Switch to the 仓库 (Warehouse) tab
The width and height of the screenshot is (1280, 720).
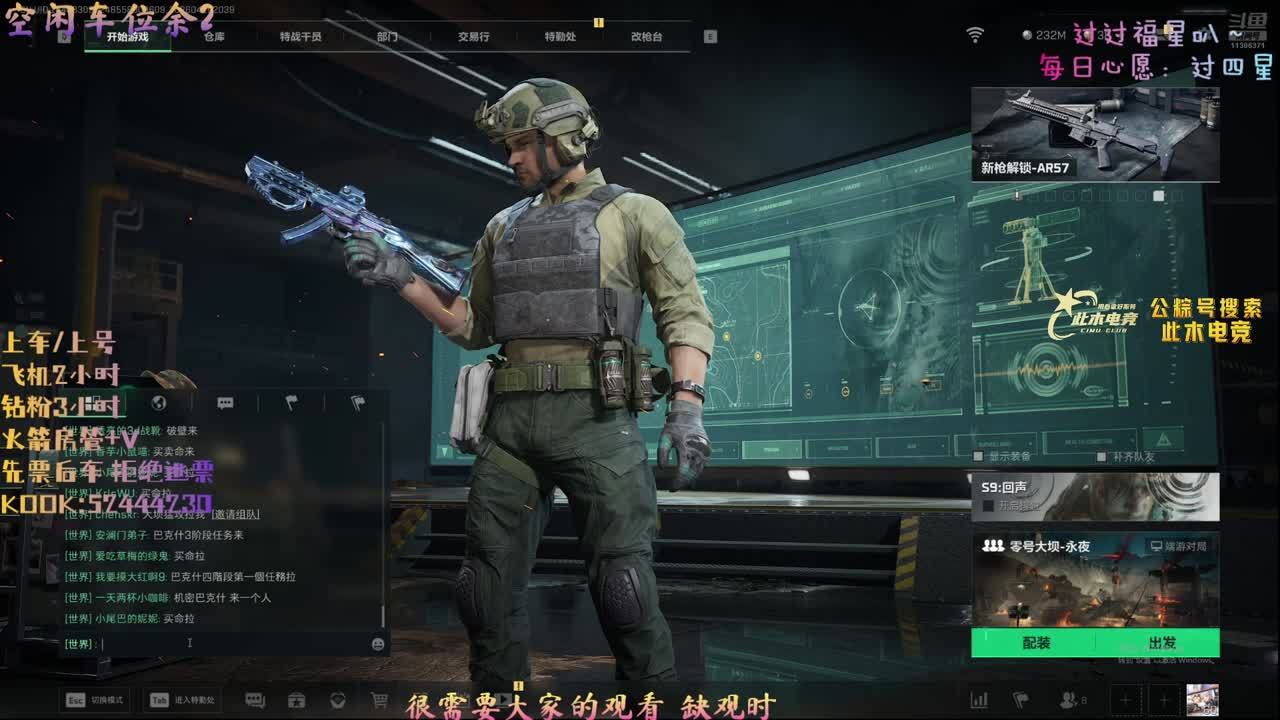(214, 37)
